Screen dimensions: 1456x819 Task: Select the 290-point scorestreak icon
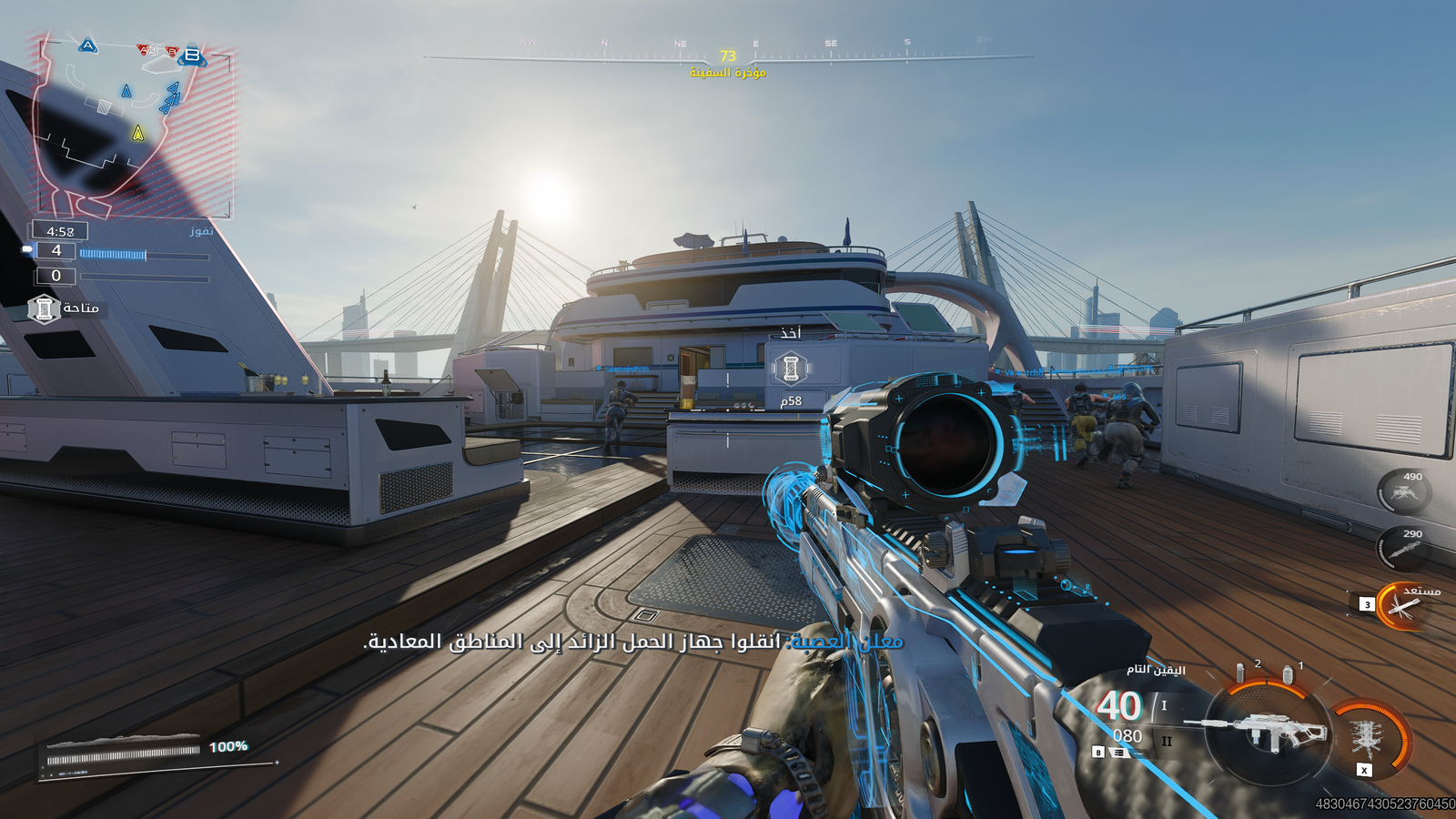1403,549
